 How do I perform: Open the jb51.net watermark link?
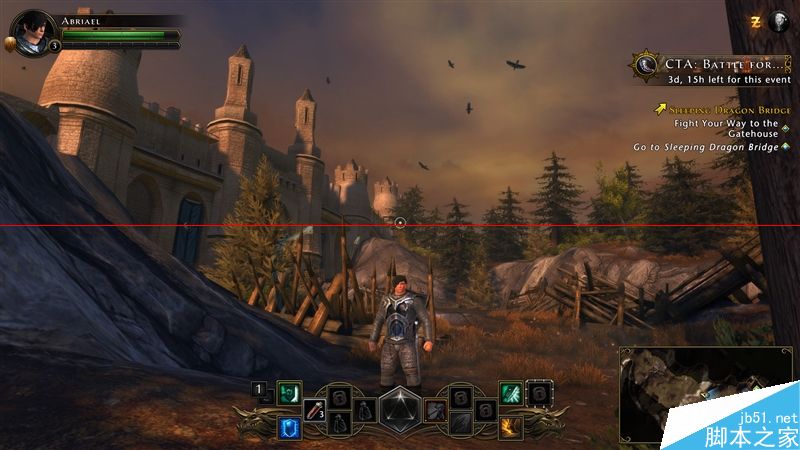(769, 418)
